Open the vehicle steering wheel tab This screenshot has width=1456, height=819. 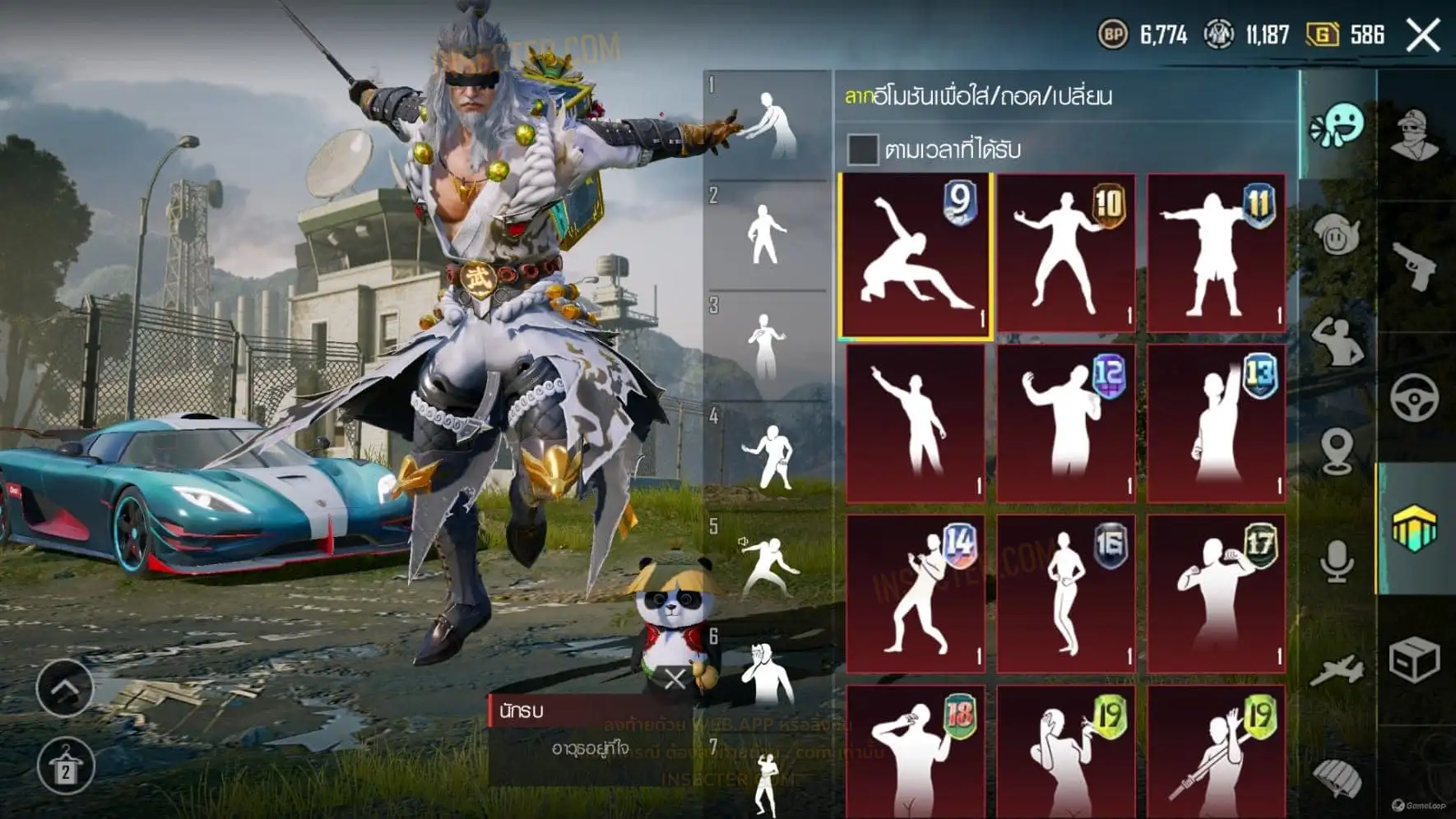[1415, 398]
